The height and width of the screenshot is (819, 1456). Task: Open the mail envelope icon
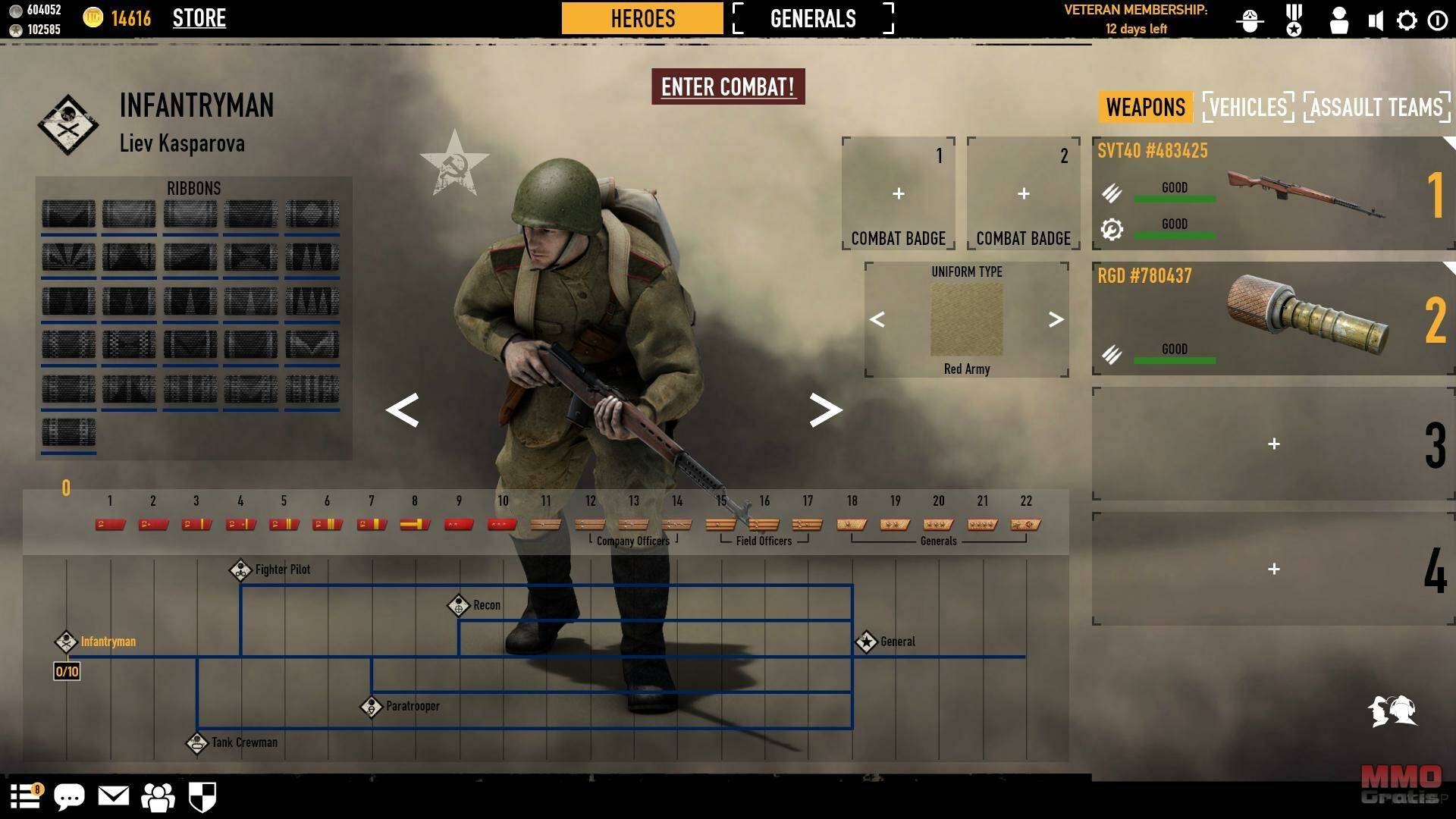(x=114, y=796)
